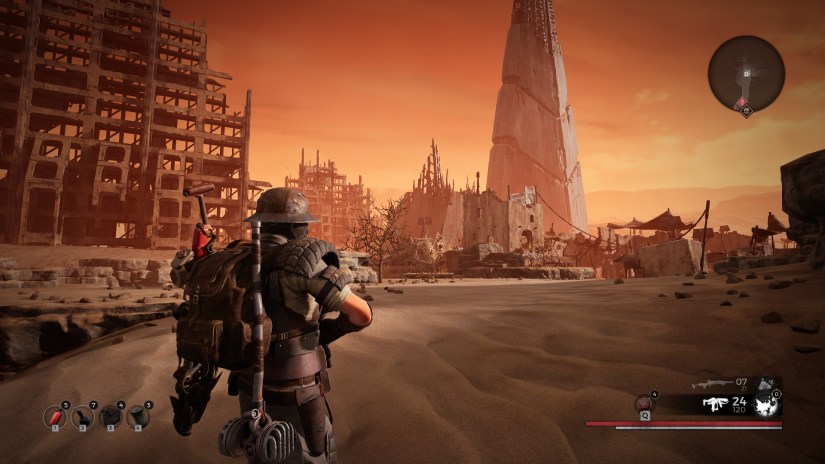Use the black flask item in slot 2
Viewport: 825px width, 464px height.
point(83,417)
